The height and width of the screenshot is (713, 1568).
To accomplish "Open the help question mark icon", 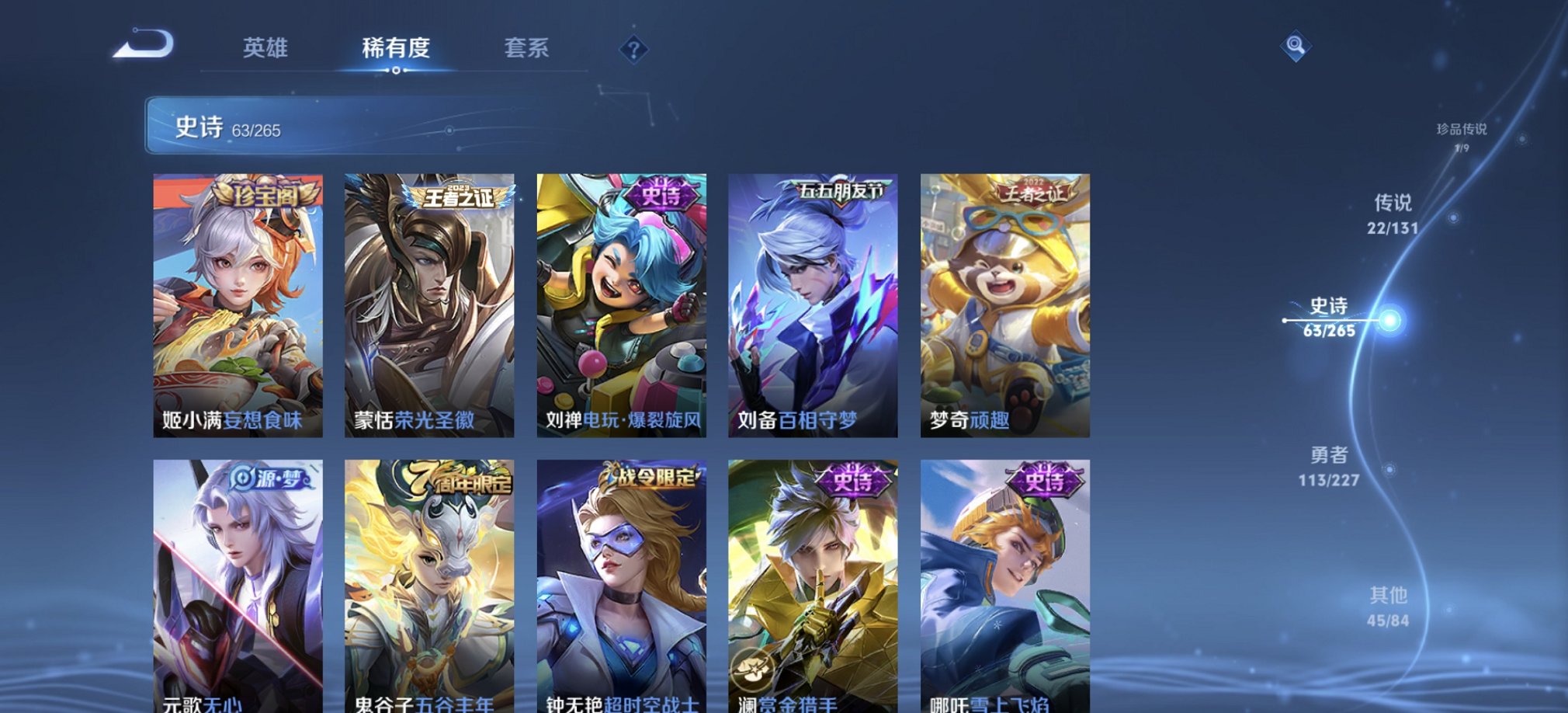I will click(635, 50).
